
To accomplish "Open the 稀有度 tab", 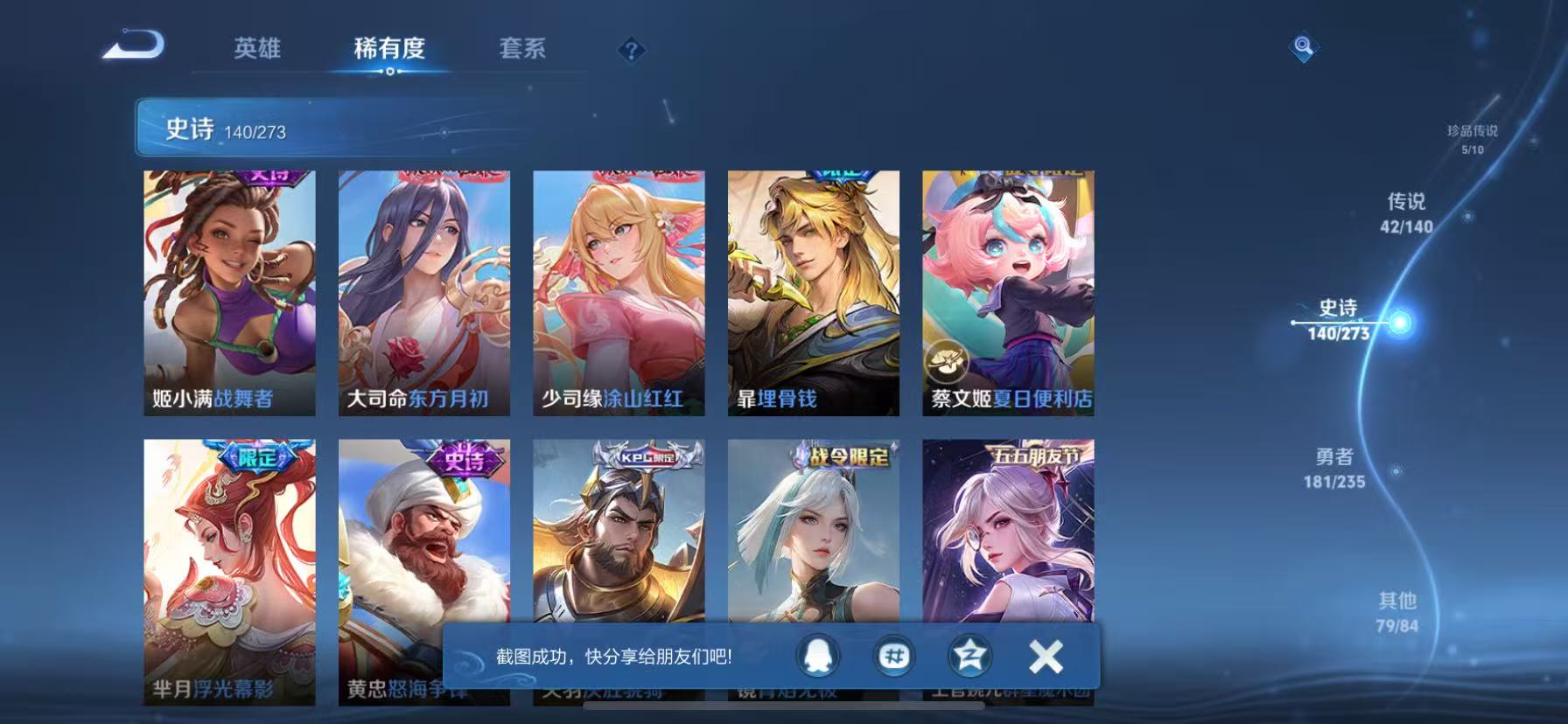I will (390, 50).
